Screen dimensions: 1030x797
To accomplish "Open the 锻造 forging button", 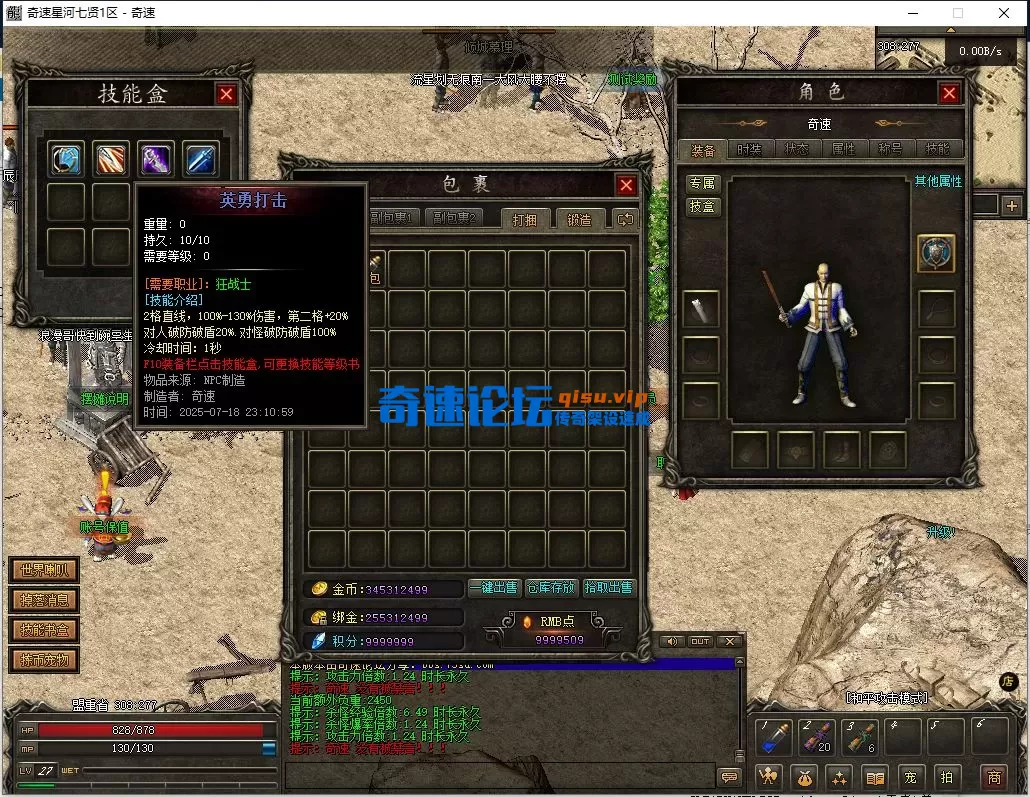I will [579, 219].
